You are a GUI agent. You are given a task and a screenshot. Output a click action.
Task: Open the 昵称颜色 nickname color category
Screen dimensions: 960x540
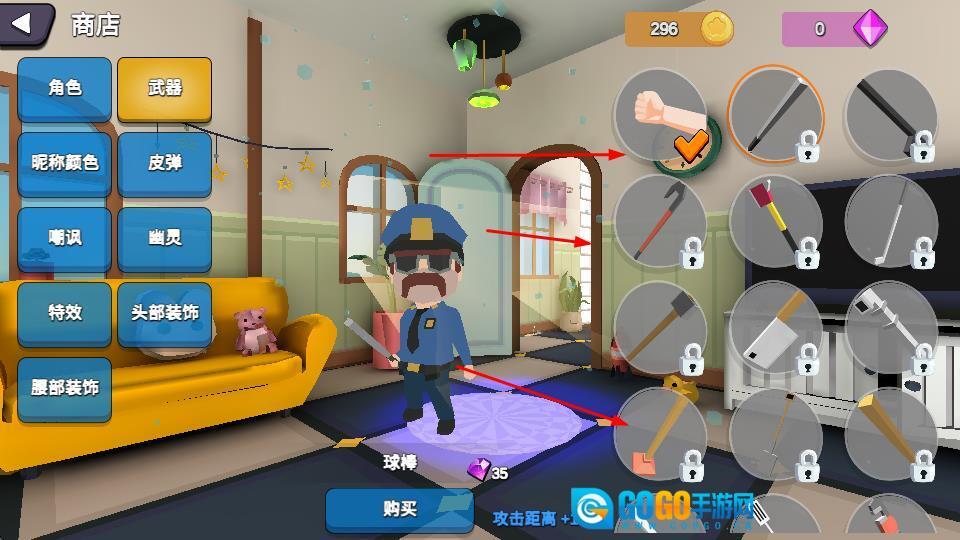coord(64,163)
